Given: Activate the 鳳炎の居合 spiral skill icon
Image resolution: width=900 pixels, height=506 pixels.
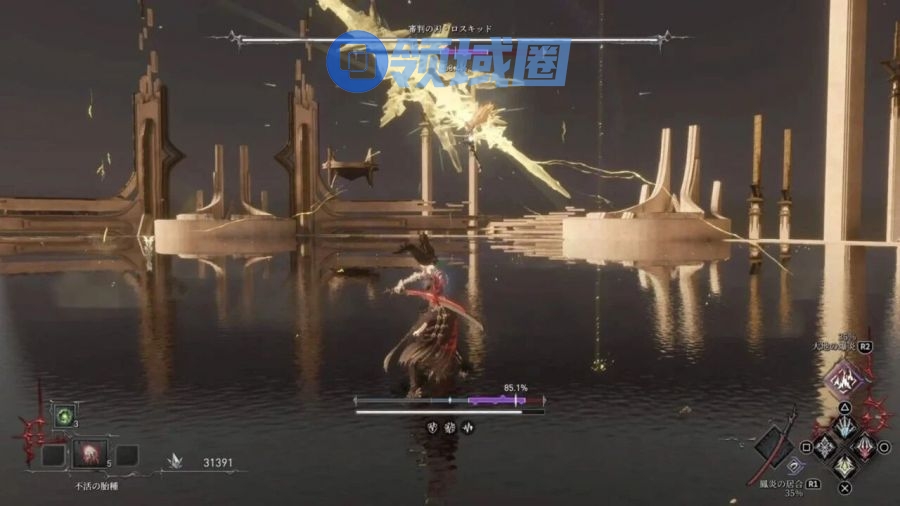Looking at the screenshot, I should tap(795, 465).
